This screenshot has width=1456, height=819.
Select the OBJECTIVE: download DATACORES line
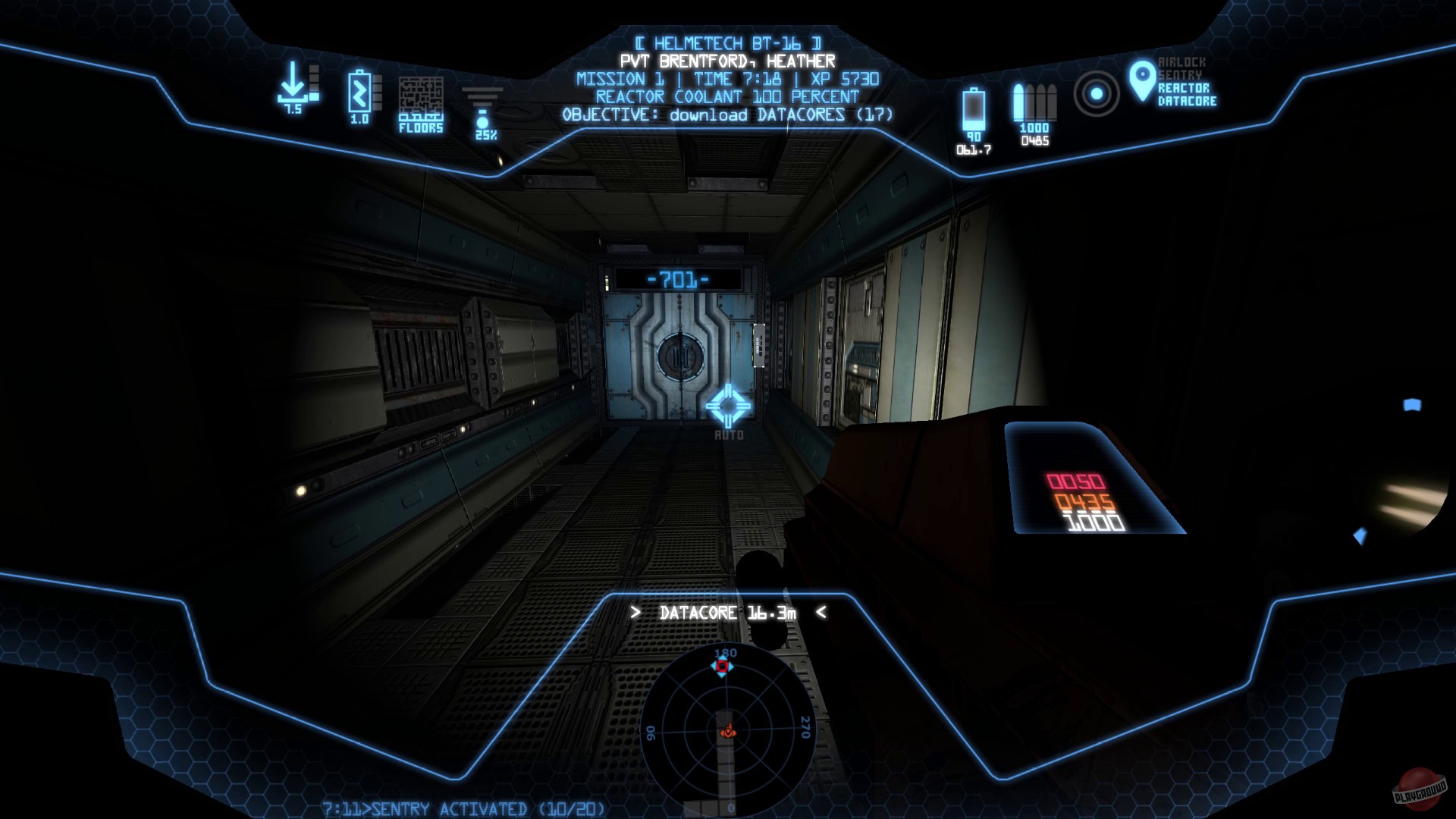pyautogui.click(x=728, y=114)
